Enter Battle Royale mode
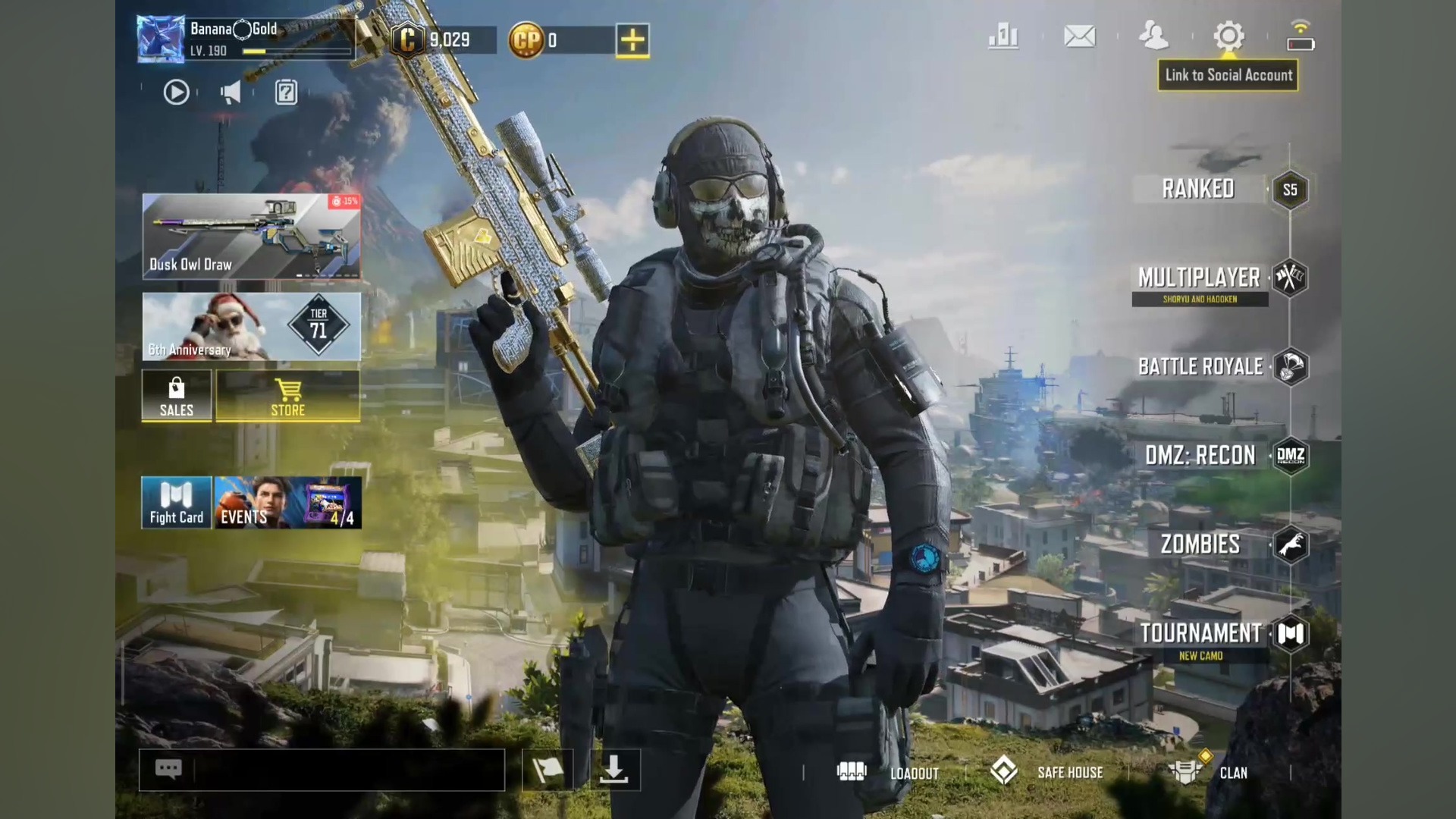Screen dimensions: 1456x819 click(1200, 367)
